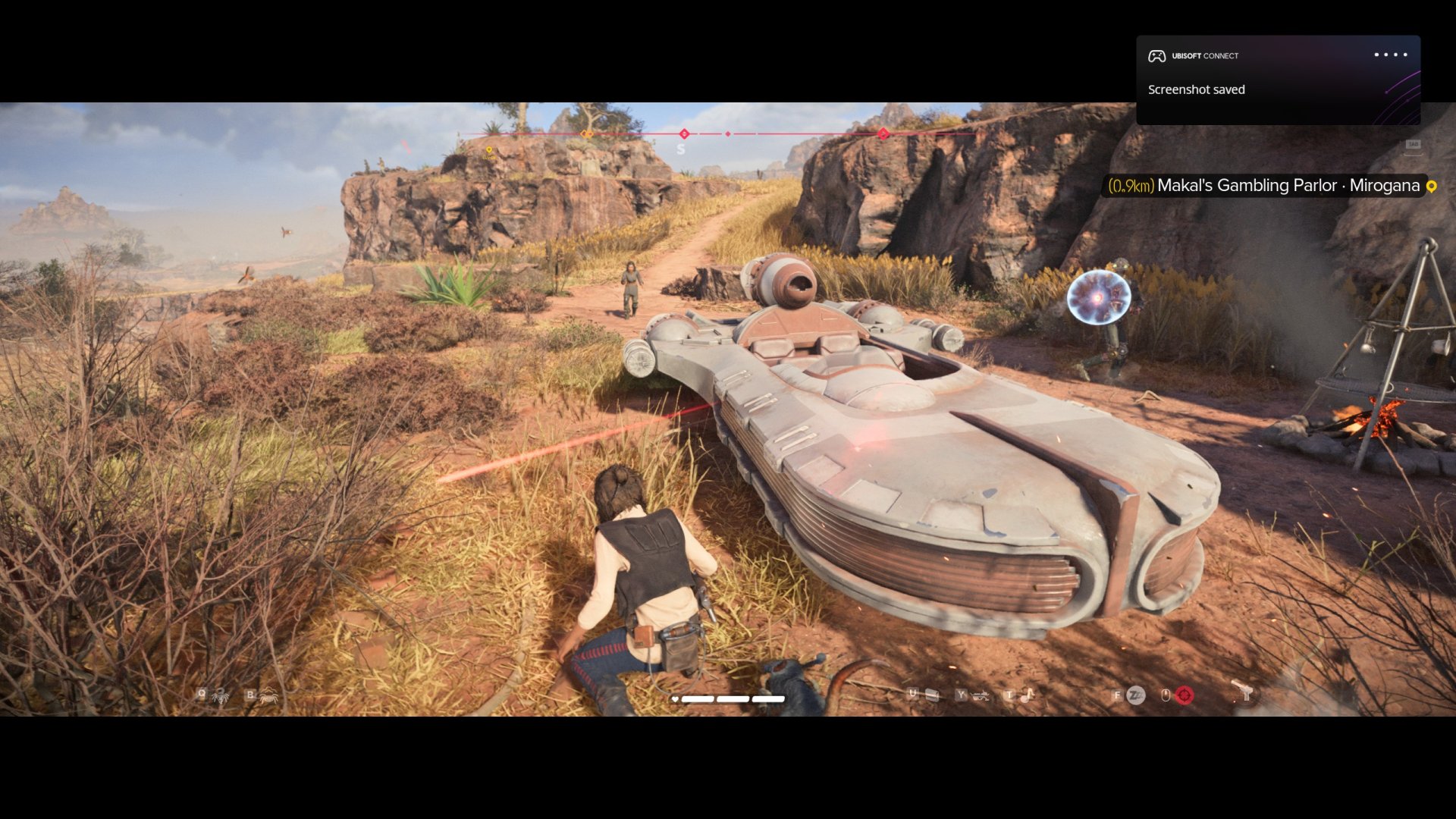This screenshot has height=819, width=1456.
Task: Select the scorpion-shaped companion command icon
Action: pos(220,695)
